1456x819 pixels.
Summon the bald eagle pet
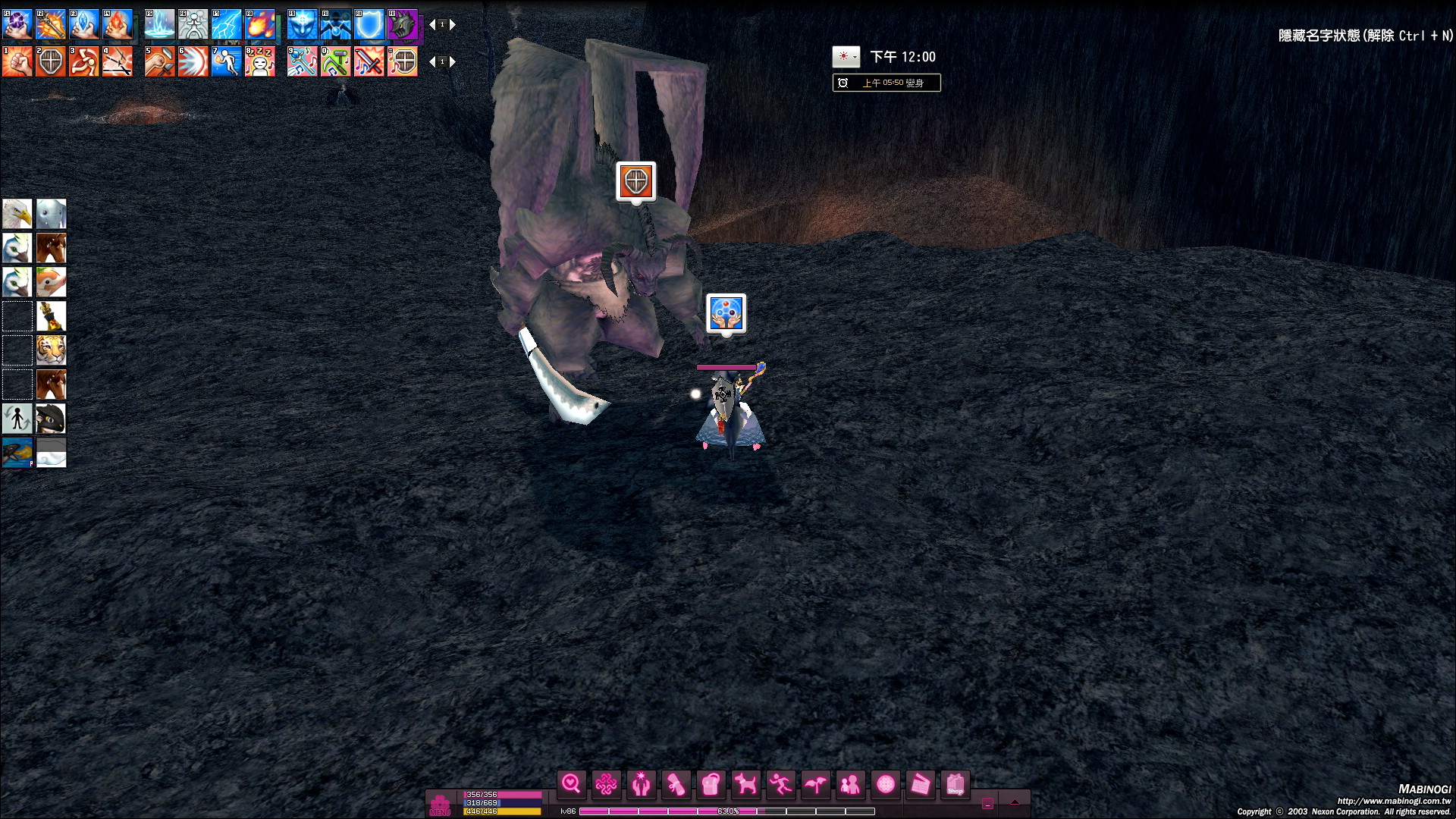17,214
